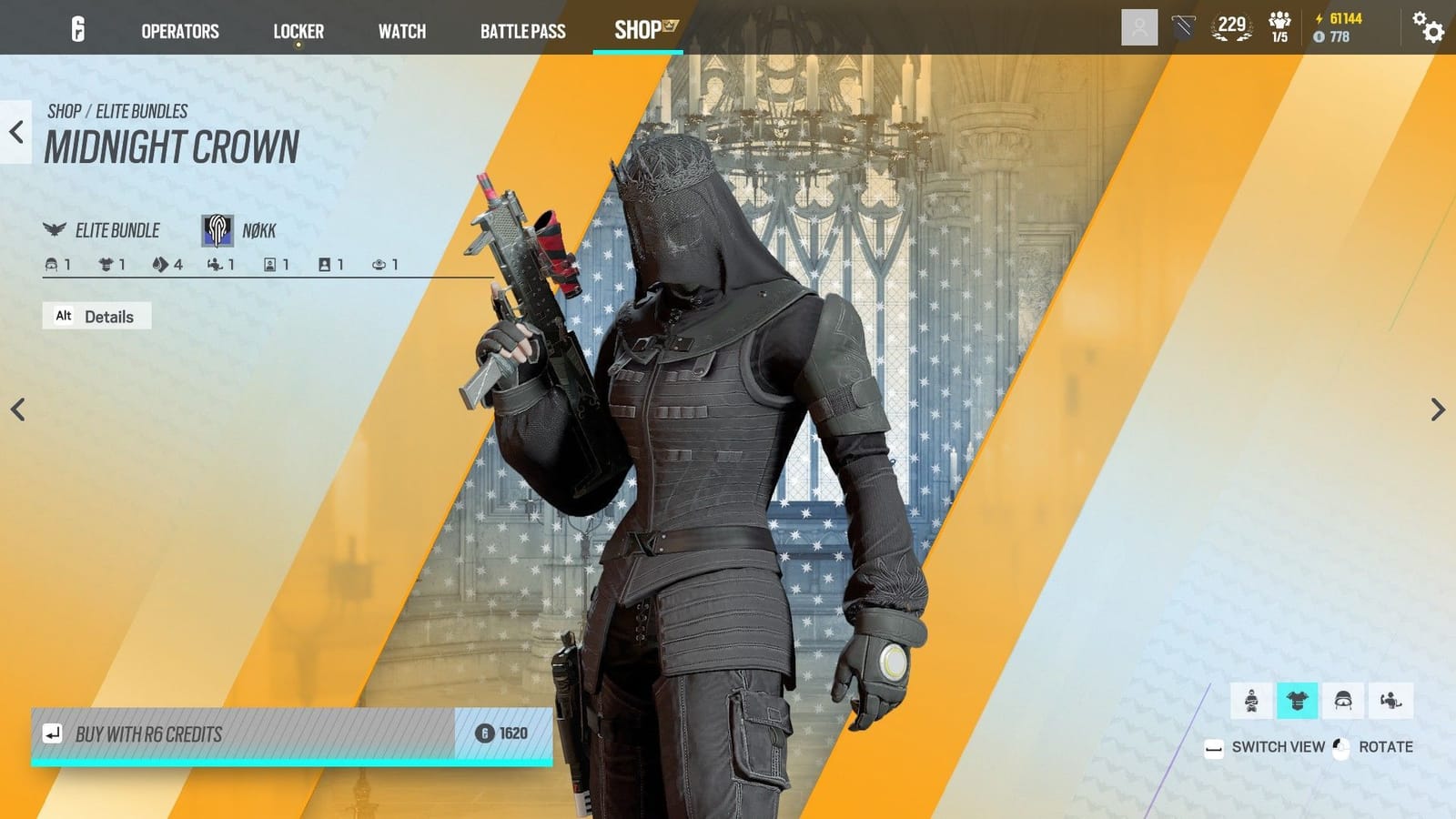Click the helmet item count icon
1456x819 pixels.
point(52,265)
